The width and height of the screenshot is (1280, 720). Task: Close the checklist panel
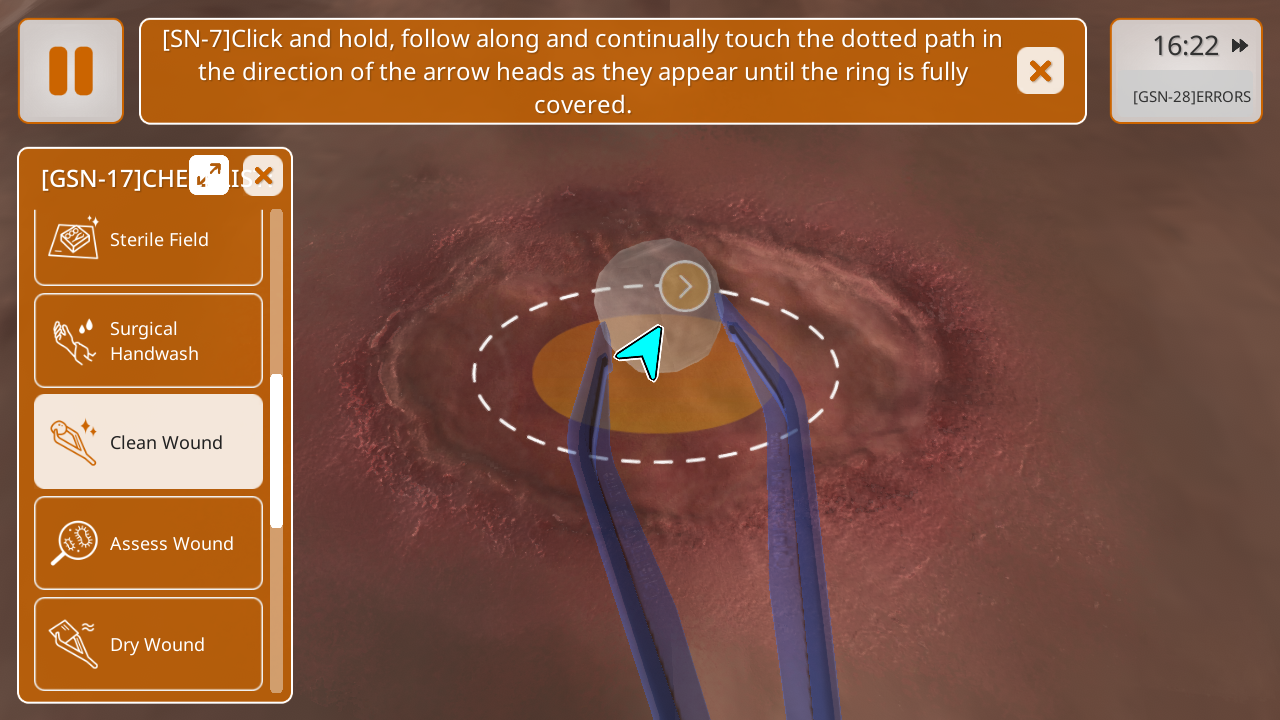pyautogui.click(x=263, y=176)
